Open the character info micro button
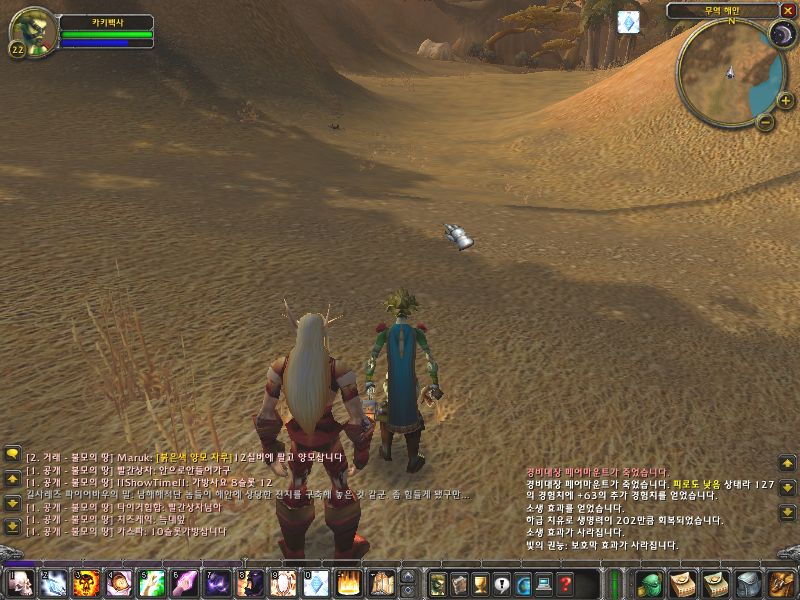800x600 pixels. coord(437,582)
